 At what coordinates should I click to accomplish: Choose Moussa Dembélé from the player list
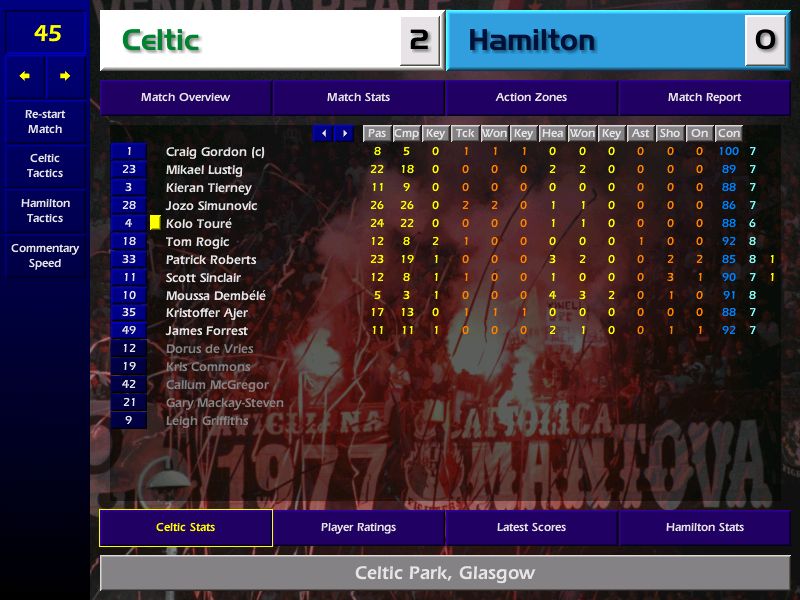point(215,295)
